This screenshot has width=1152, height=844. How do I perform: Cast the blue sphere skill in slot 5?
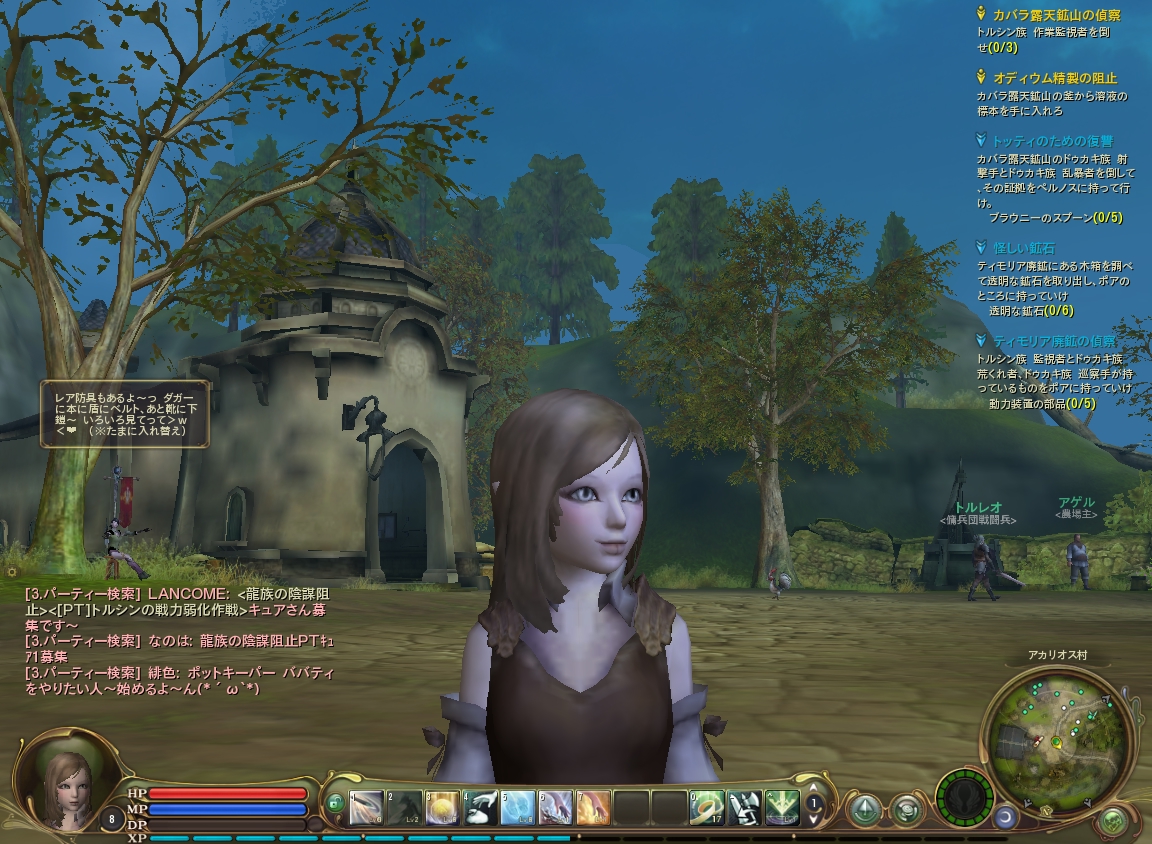coord(518,807)
